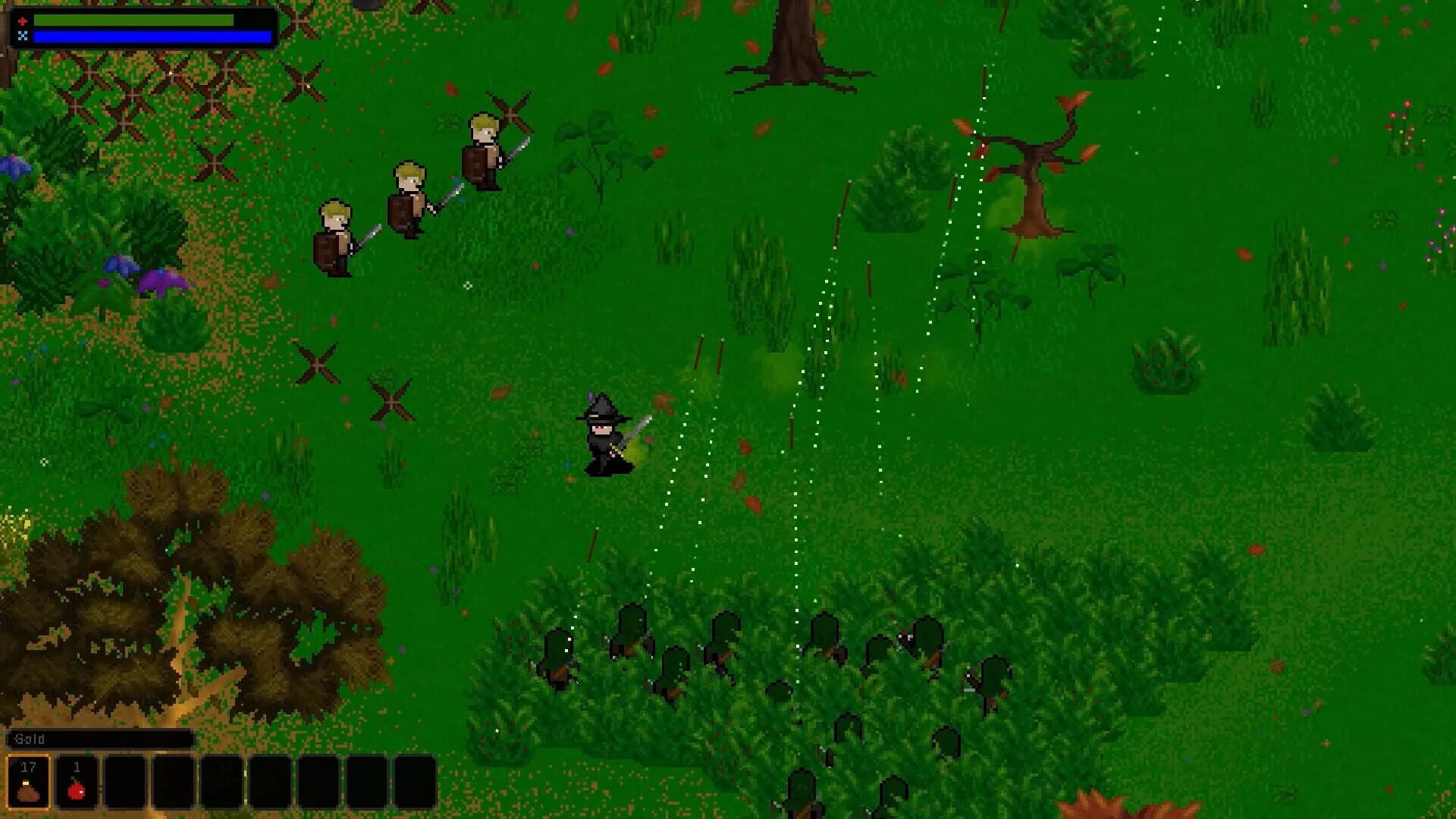Image resolution: width=1456 pixels, height=819 pixels.
Task: Click the blue mana cross icon
Action: point(24,33)
